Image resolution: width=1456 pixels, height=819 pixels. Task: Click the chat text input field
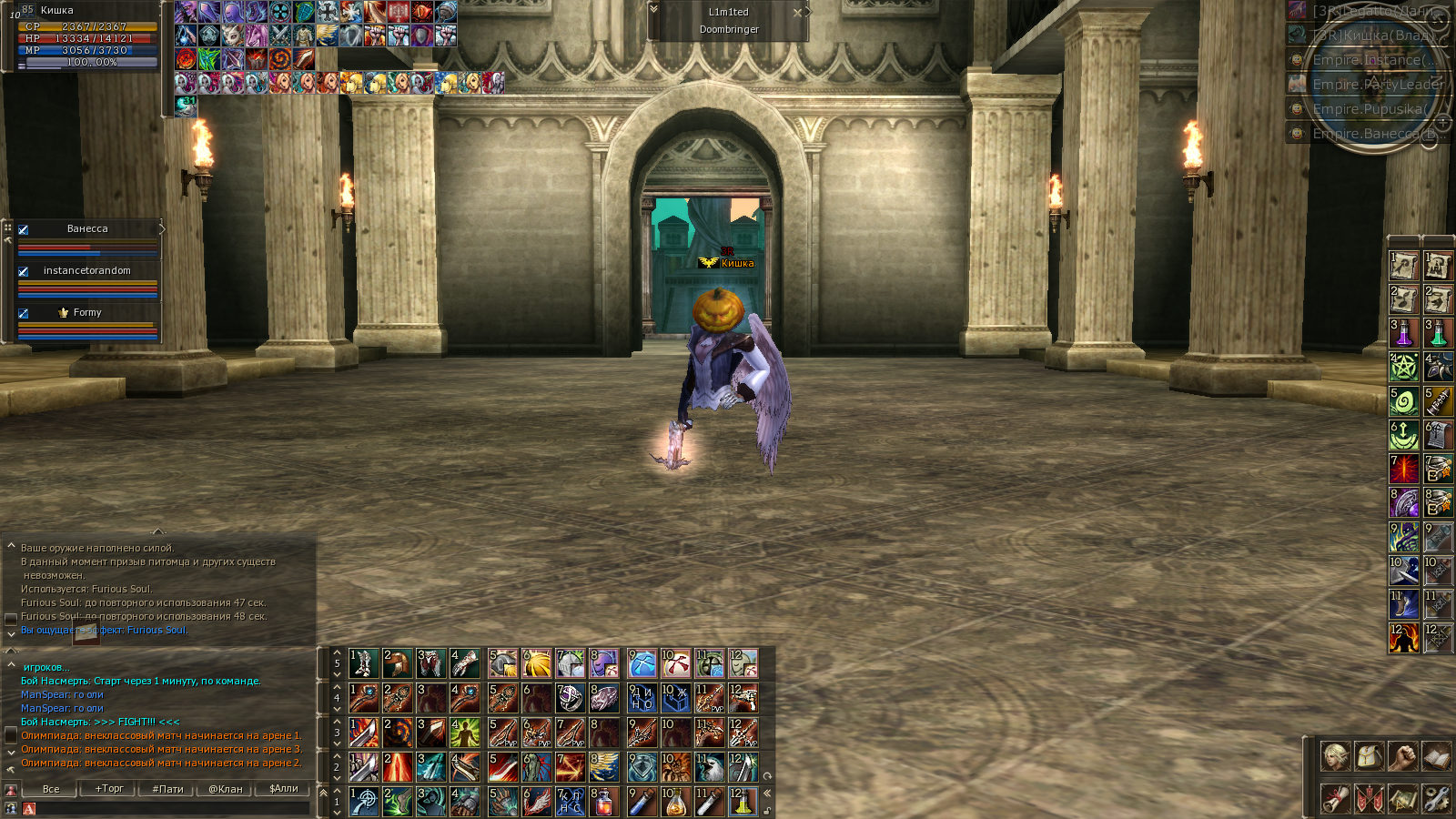point(173,808)
